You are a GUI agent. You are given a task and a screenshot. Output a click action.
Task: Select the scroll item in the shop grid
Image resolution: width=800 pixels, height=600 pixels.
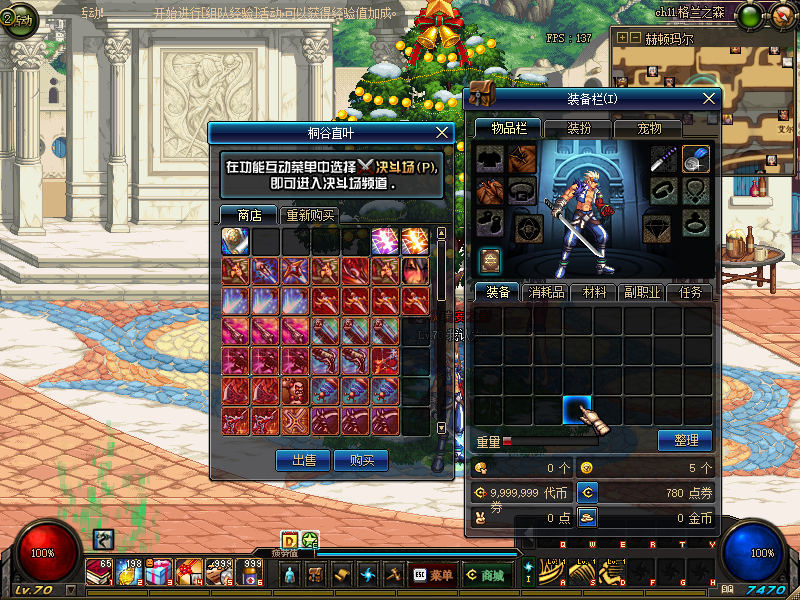(235, 241)
